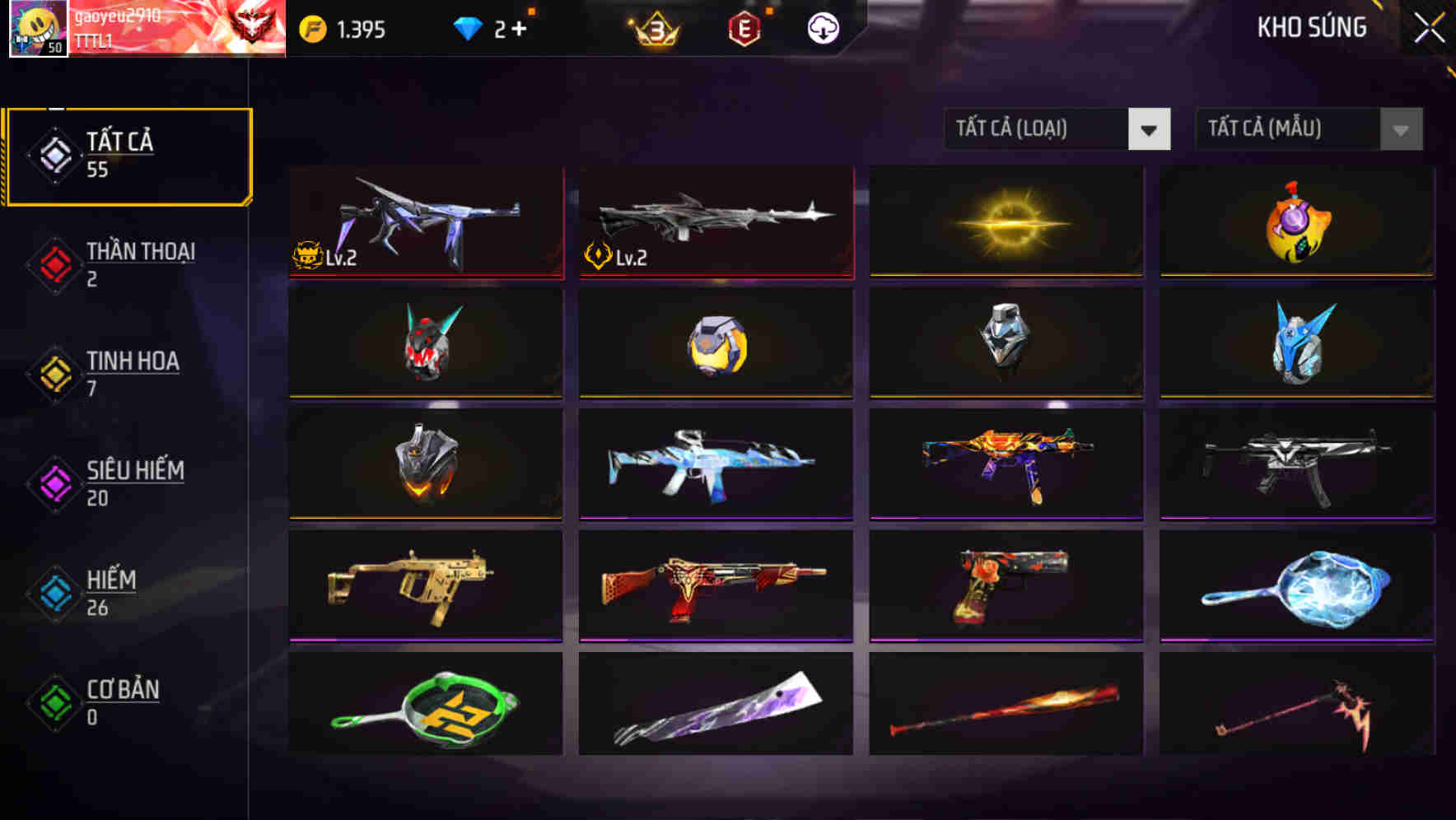This screenshot has width=1456, height=820.
Task: Select the HIẾM blue rarity icon
Action: point(54,593)
